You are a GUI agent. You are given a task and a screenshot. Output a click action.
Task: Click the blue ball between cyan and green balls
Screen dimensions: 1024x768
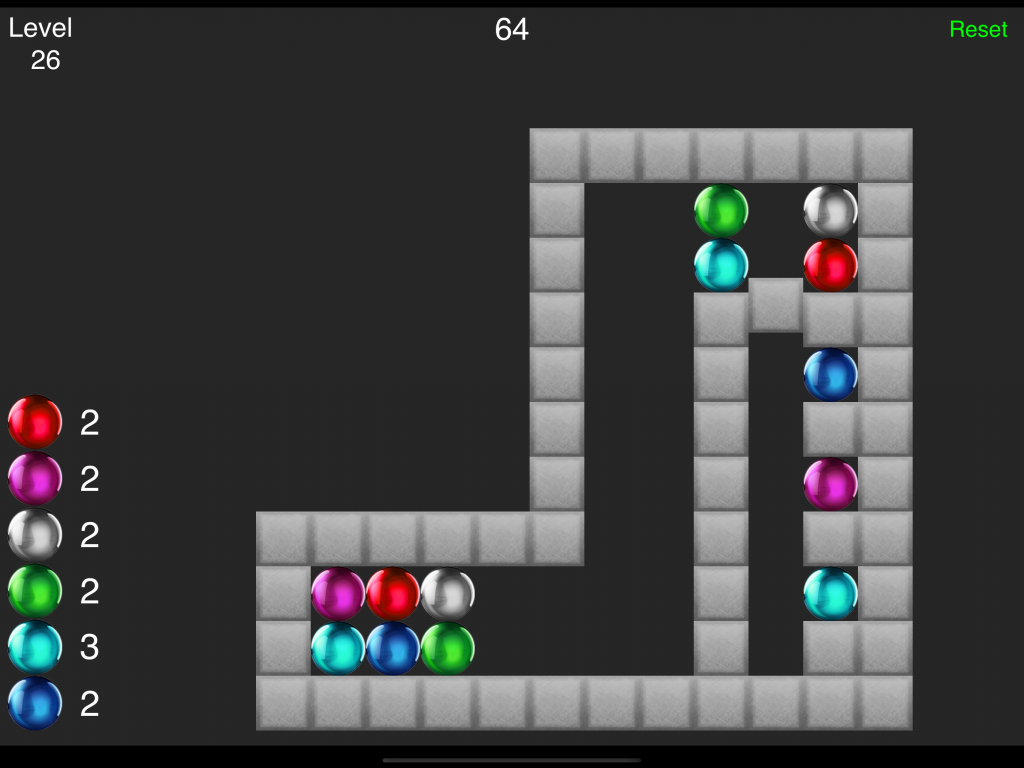393,648
